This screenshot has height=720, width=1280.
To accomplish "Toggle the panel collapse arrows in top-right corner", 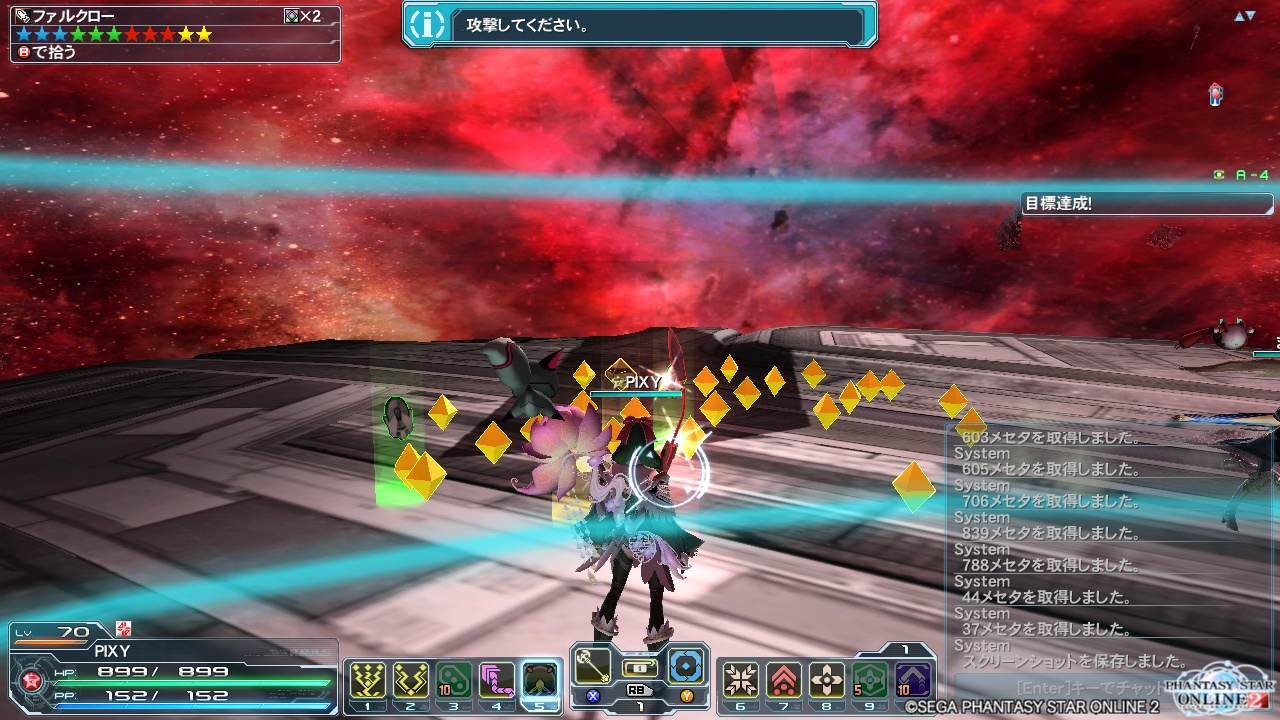I will click(1244, 16).
